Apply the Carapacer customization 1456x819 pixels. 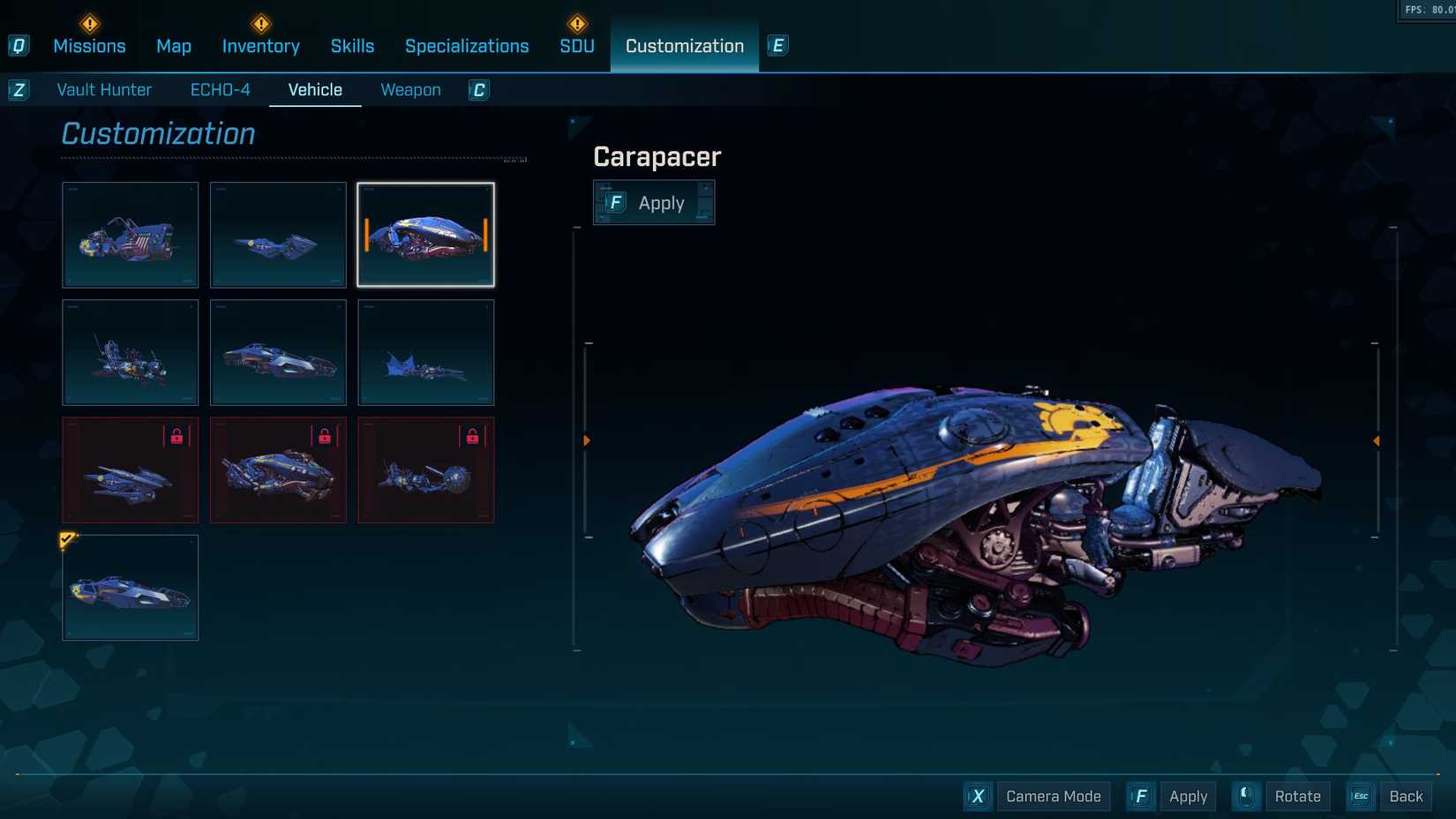(654, 202)
